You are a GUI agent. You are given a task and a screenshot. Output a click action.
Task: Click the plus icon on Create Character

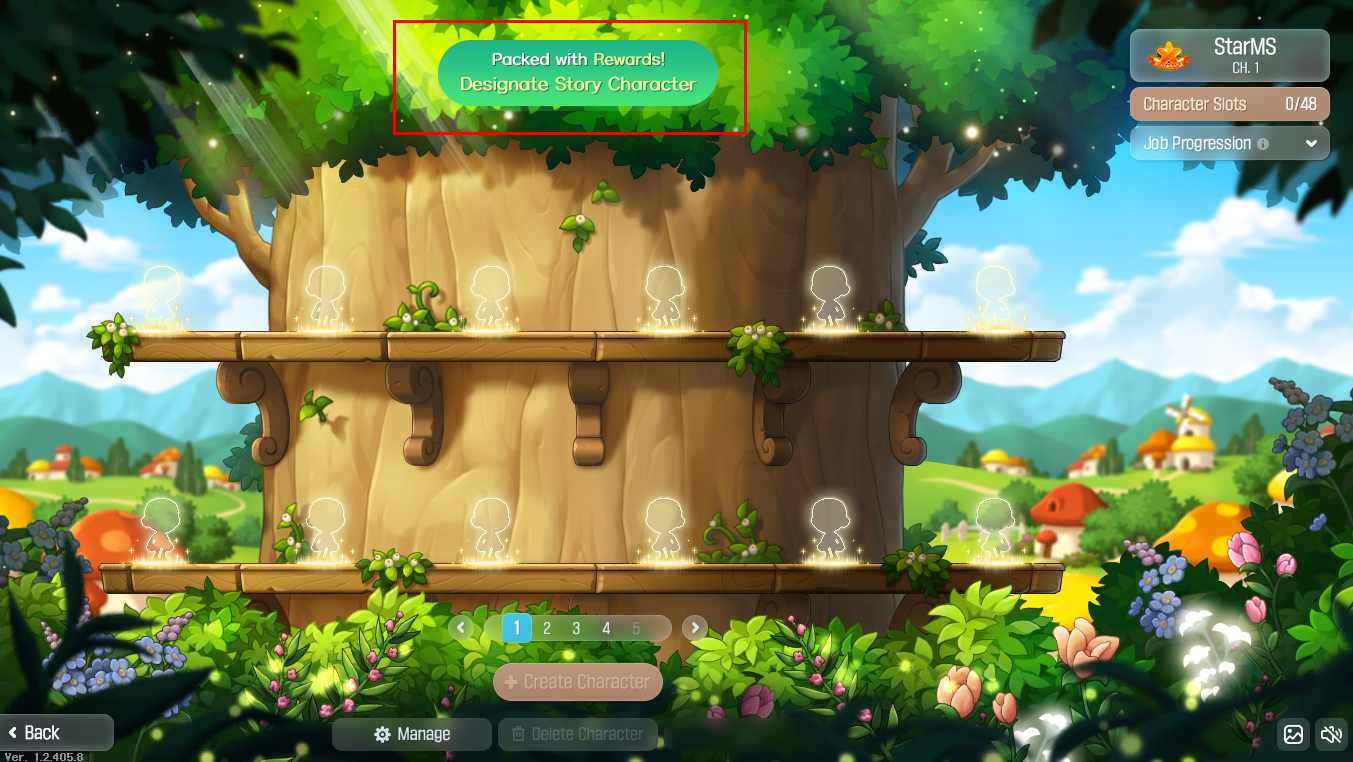pos(513,682)
